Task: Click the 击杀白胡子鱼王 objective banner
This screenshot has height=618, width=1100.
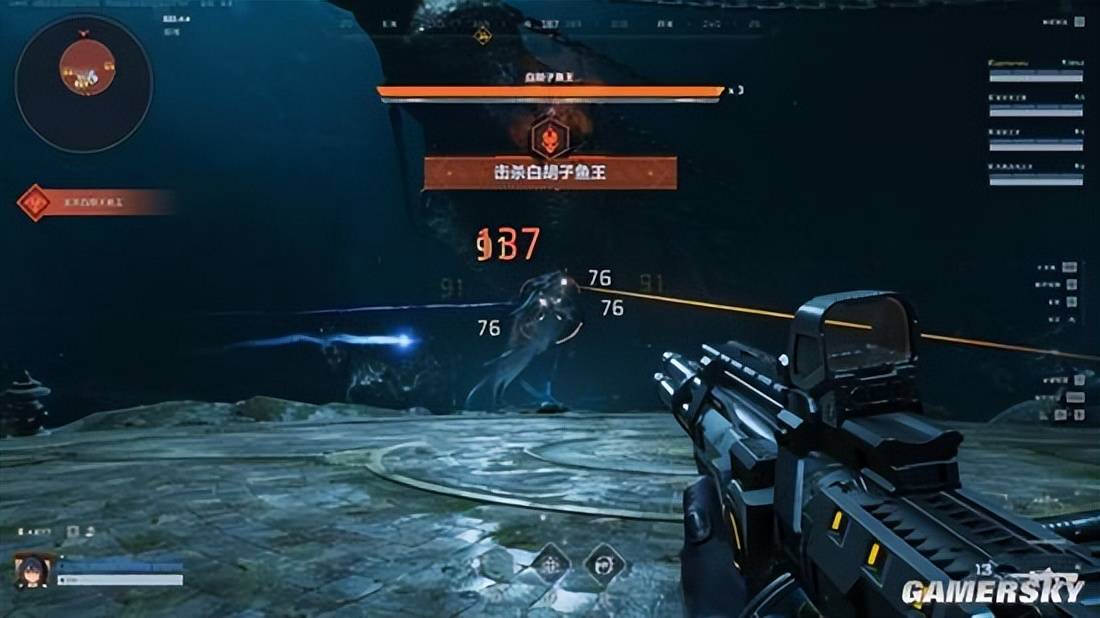Action: (x=550, y=173)
